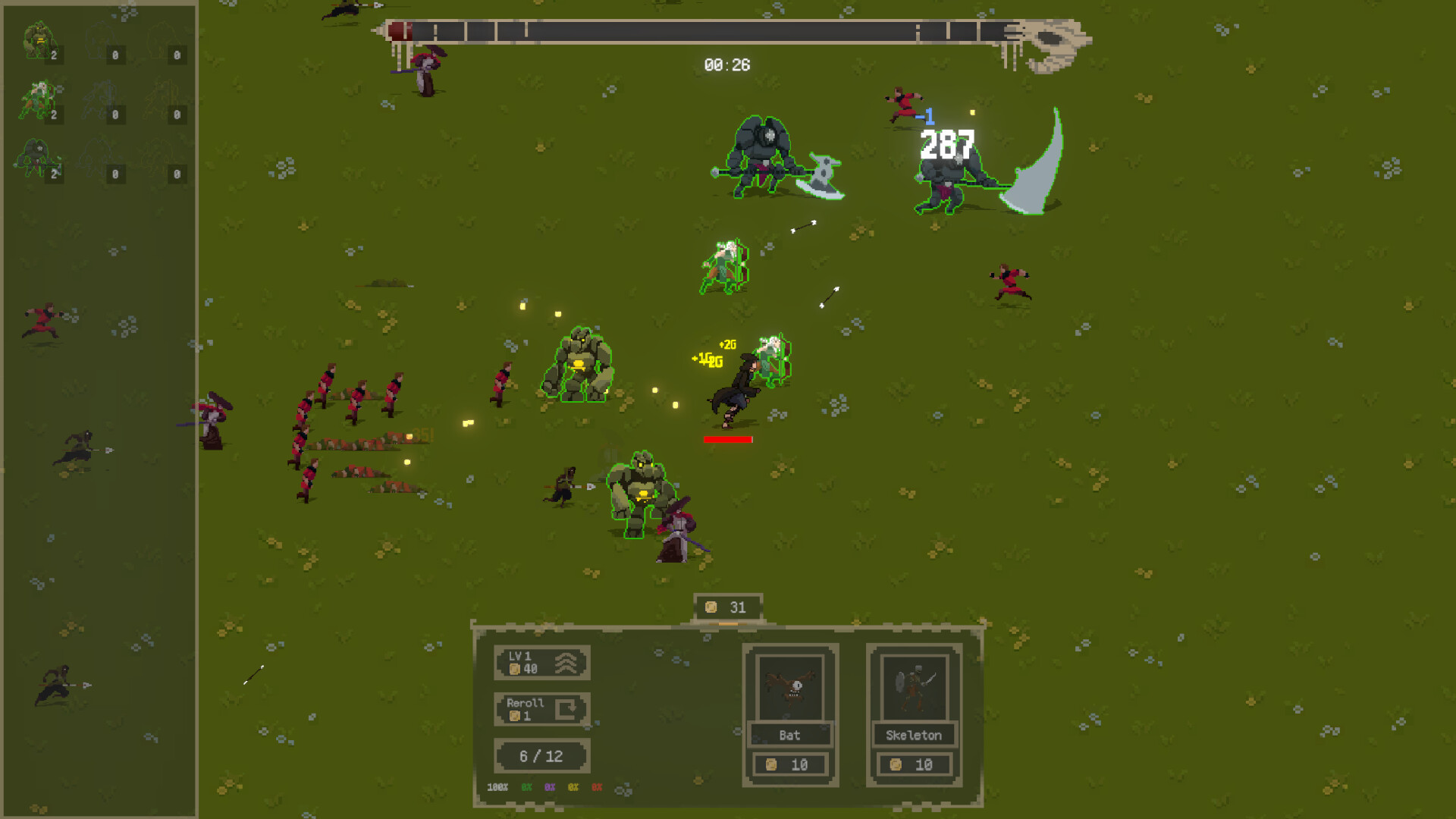Click the 6/12 unit capacity counter
Image resolution: width=1456 pixels, height=819 pixels.
tap(541, 755)
